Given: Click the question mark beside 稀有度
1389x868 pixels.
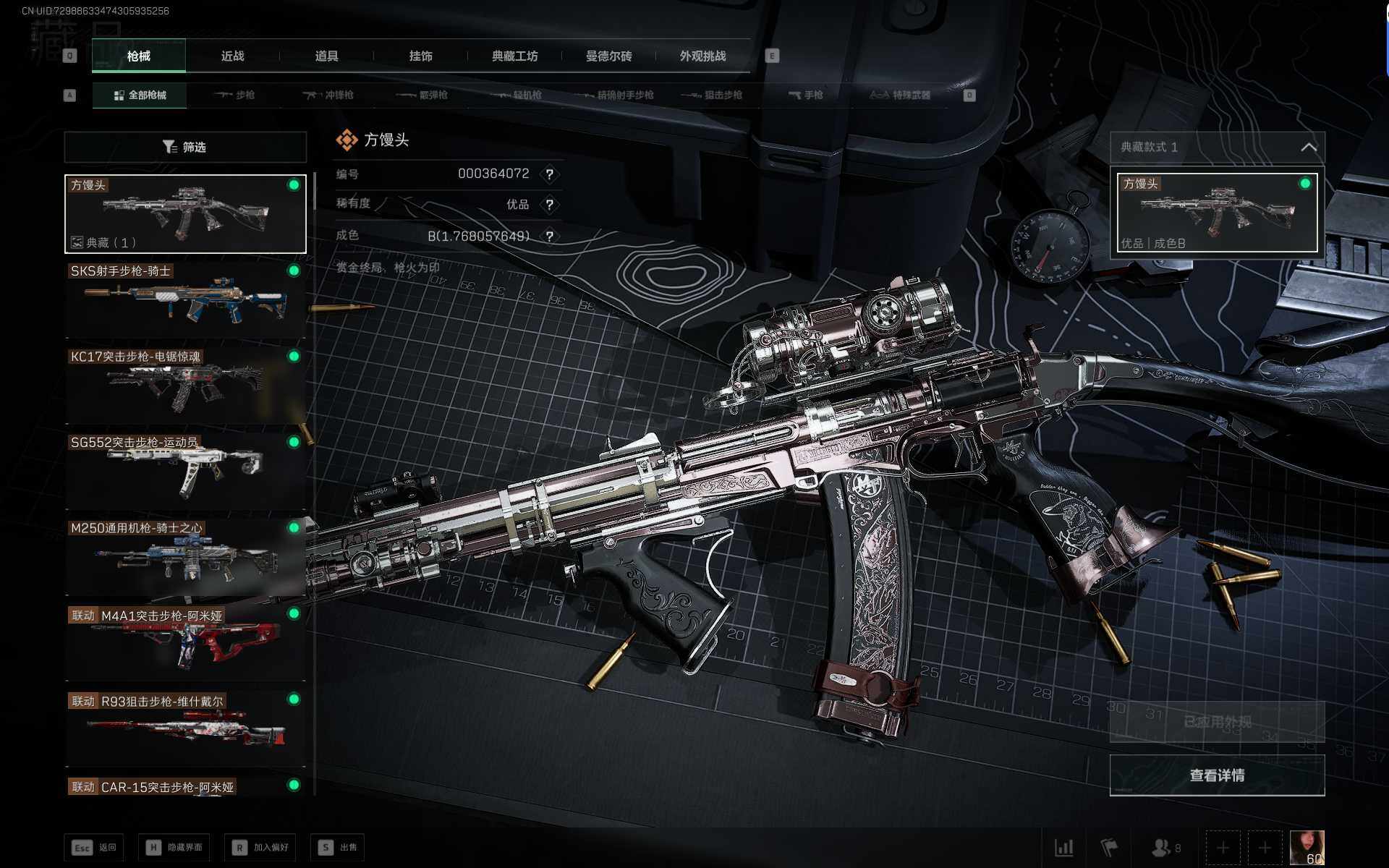Looking at the screenshot, I should tap(550, 205).
